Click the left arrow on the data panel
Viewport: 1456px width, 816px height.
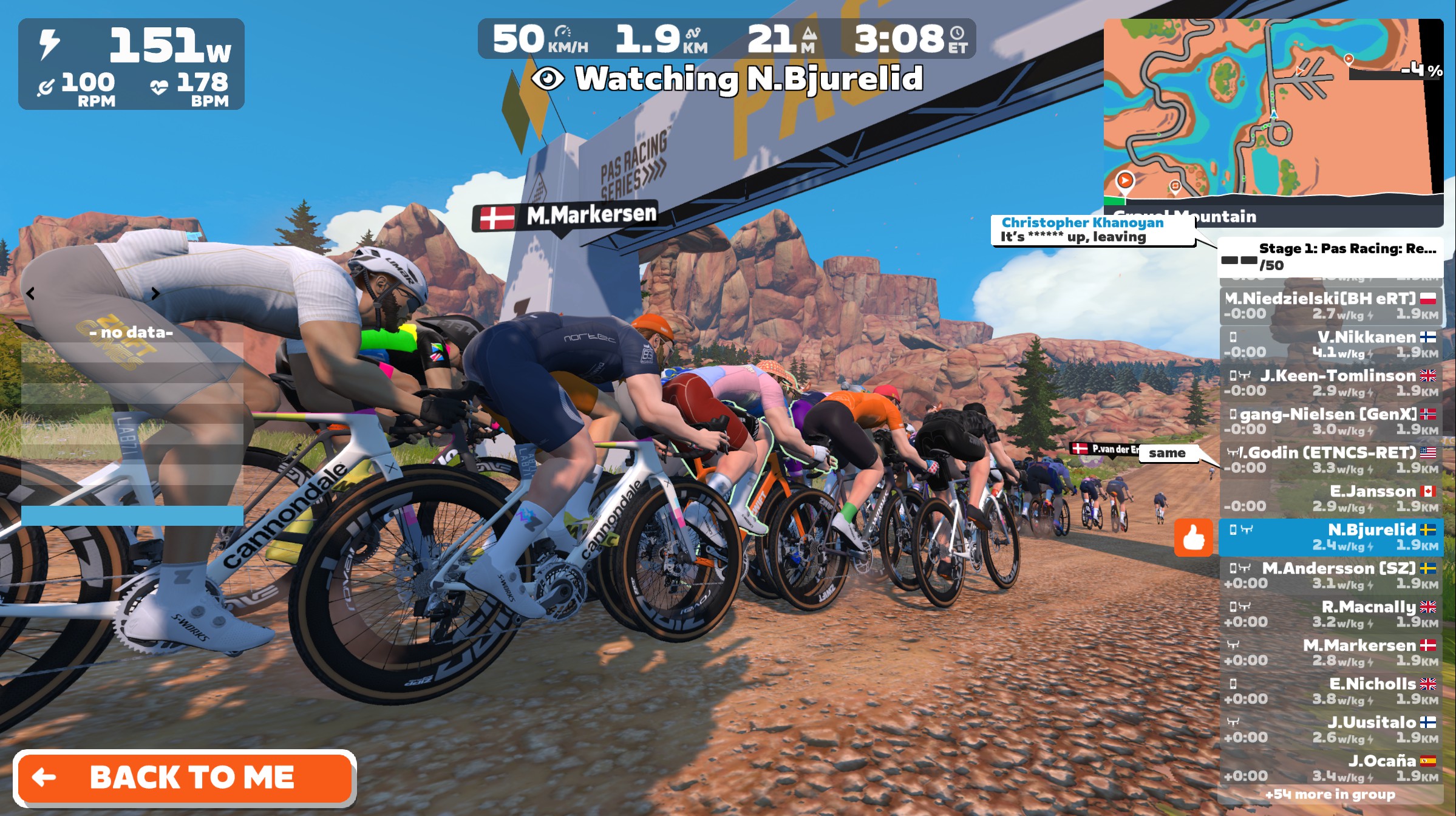click(x=30, y=294)
